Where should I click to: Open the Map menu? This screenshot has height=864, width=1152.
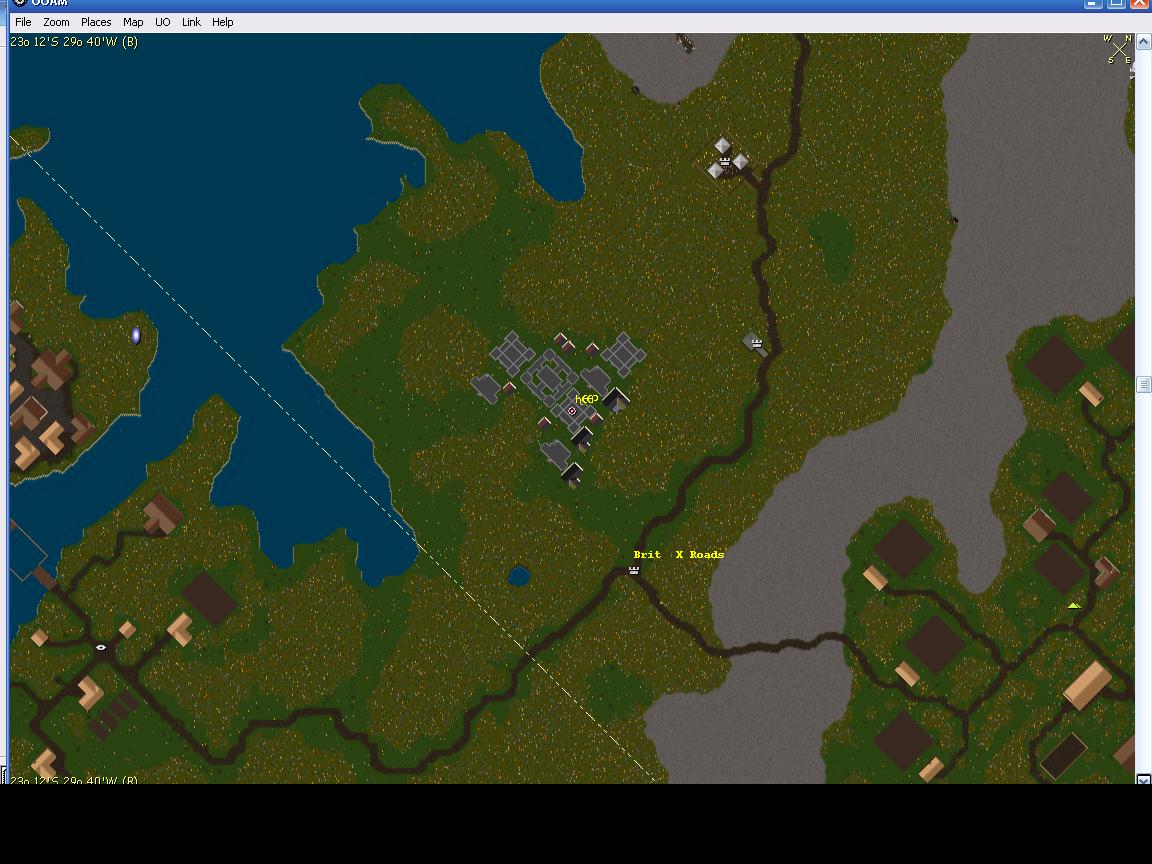133,22
